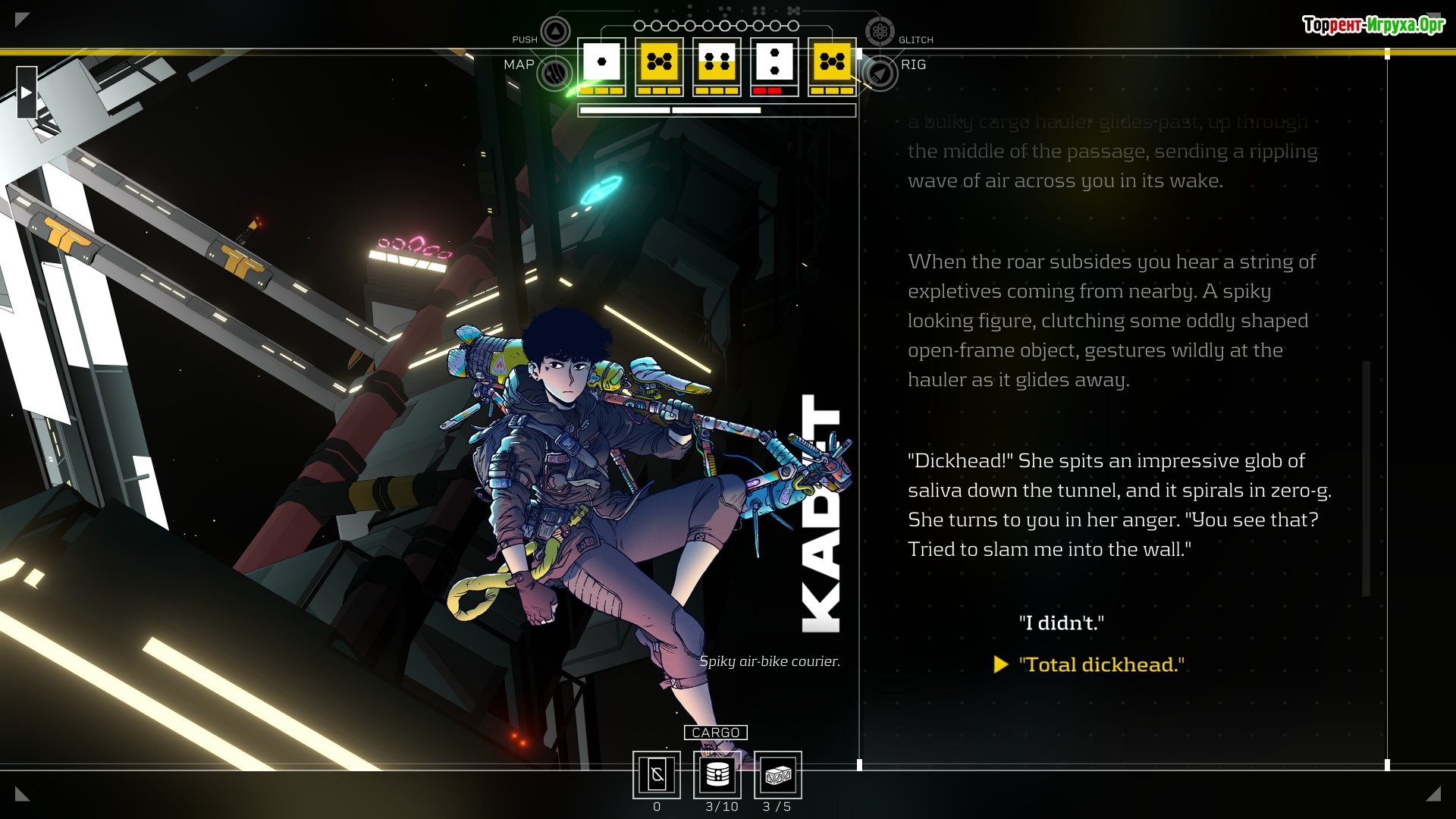The width and height of the screenshot is (1456, 819).
Task: Select the white die showing two pips
Action: pyautogui.click(x=774, y=62)
